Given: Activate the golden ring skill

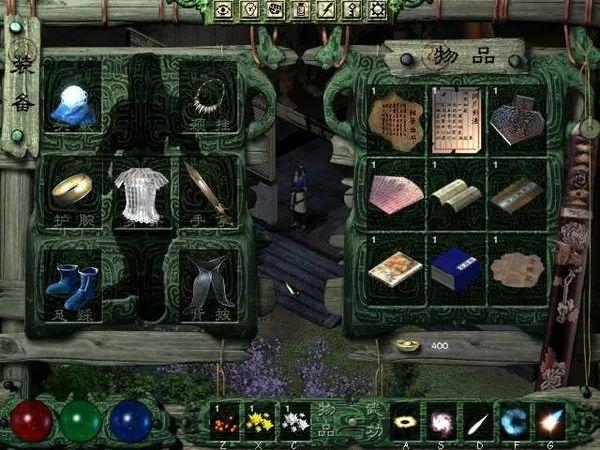Looking at the screenshot, I should (x=405, y=421).
